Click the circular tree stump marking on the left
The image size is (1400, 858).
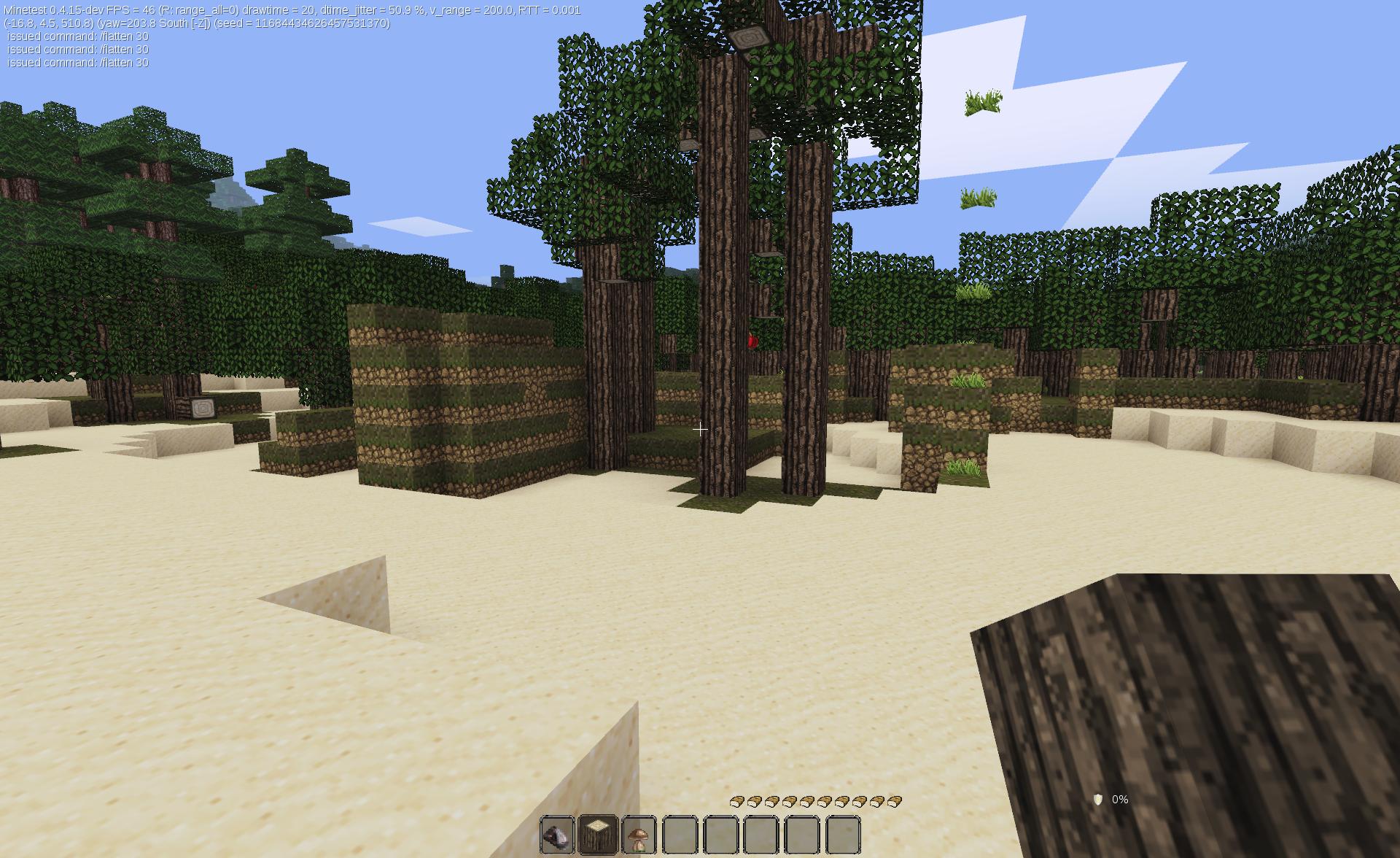click(x=203, y=409)
